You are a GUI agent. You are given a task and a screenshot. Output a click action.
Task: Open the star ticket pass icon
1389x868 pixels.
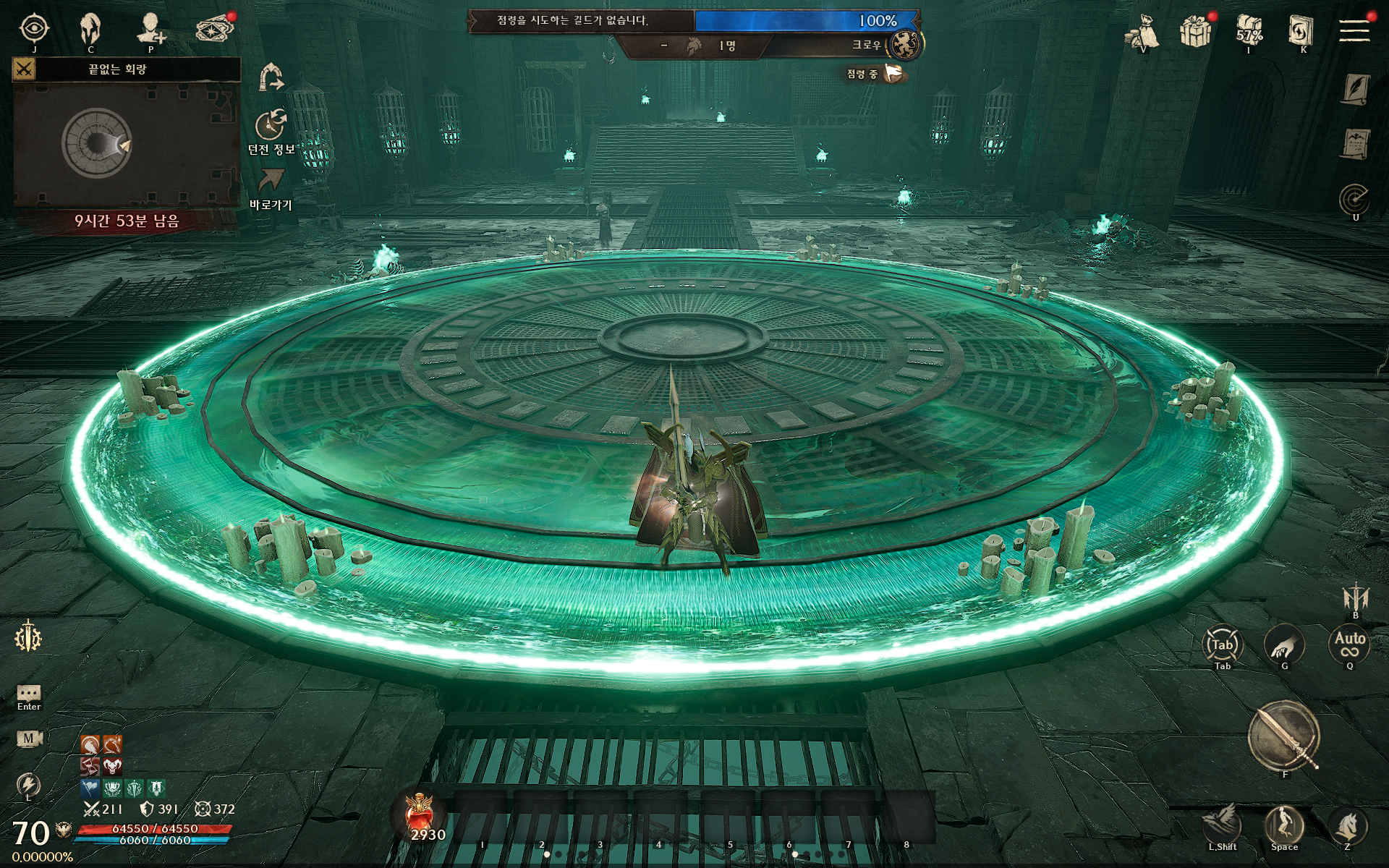(215, 29)
